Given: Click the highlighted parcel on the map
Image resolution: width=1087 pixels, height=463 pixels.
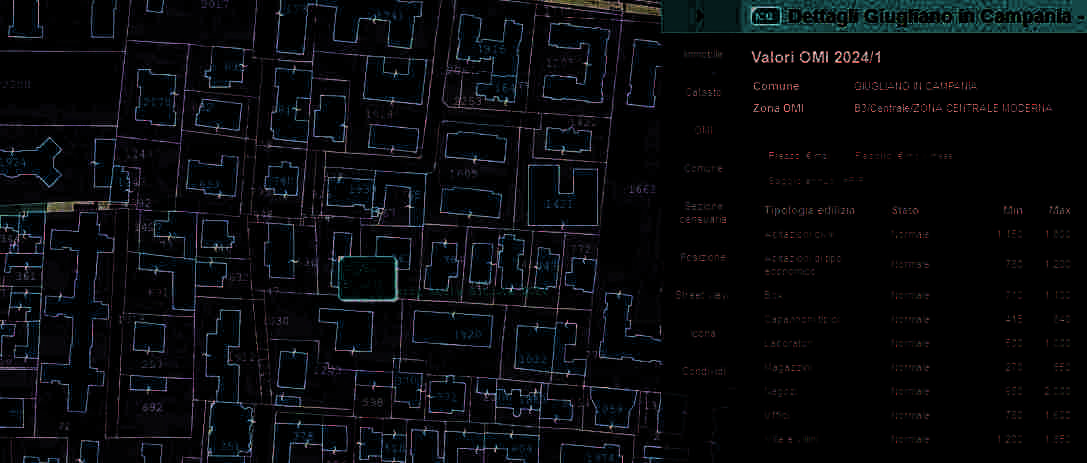Looking at the screenshot, I should click(368, 278).
